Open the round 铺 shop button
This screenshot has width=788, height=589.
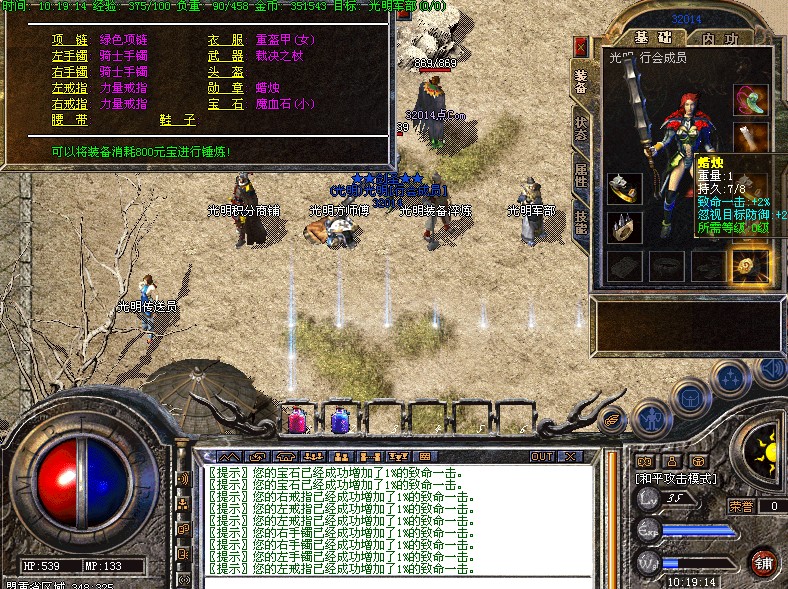click(x=764, y=561)
